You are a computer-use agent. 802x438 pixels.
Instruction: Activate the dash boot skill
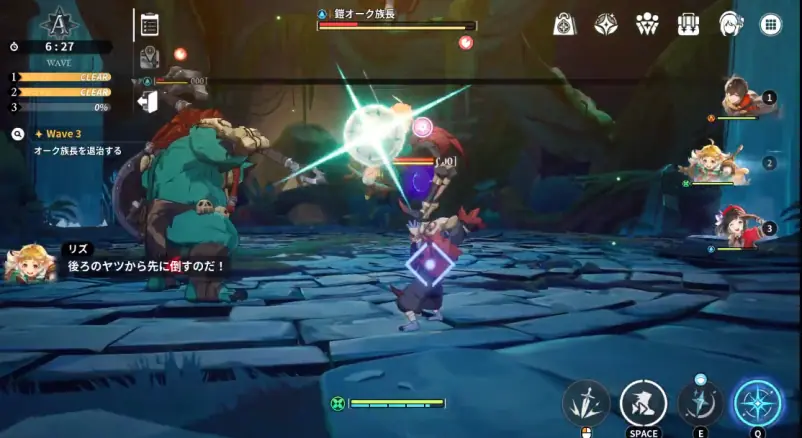[x=643, y=402]
